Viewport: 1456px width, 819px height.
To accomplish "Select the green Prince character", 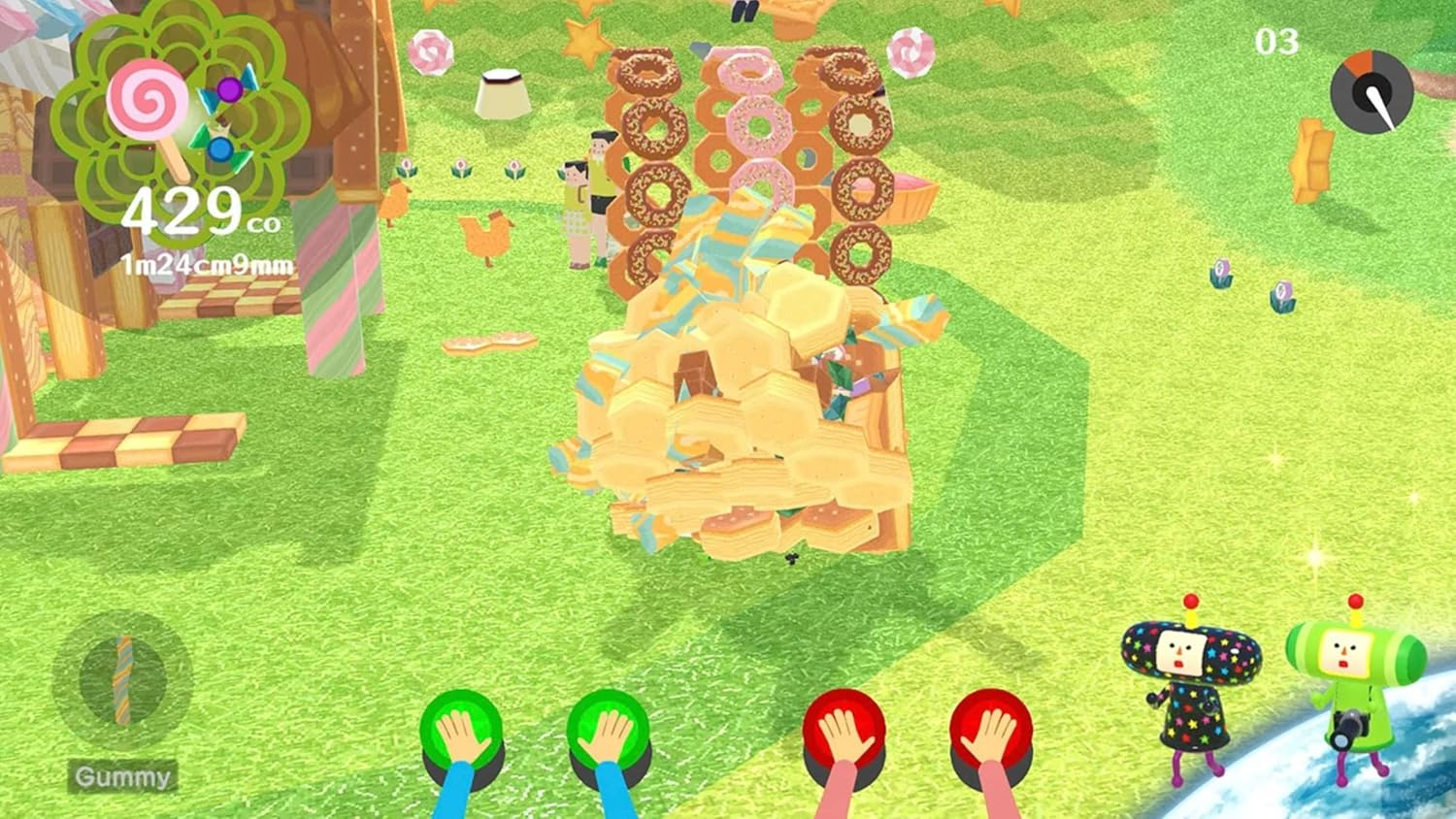I will [1355, 679].
